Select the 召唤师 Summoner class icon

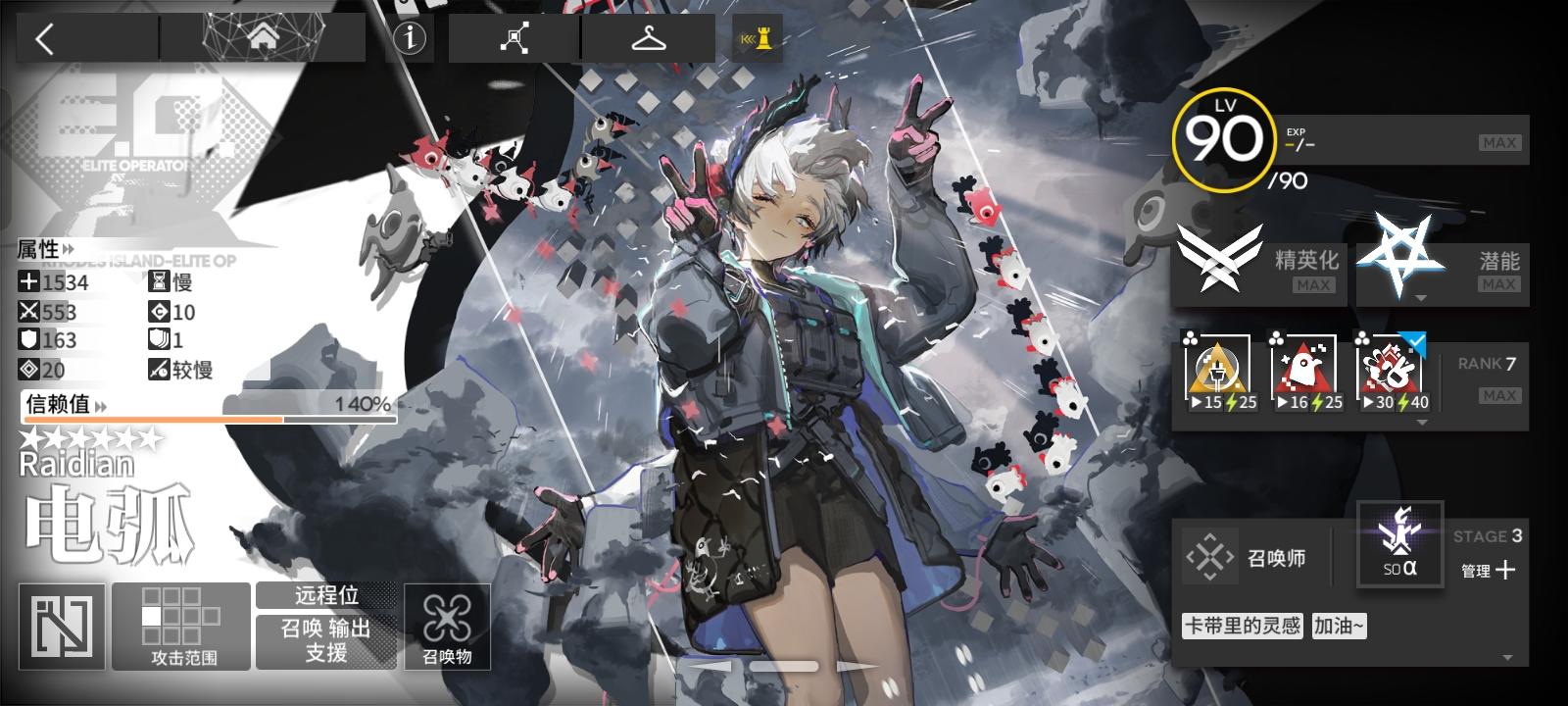click(x=1212, y=557)
